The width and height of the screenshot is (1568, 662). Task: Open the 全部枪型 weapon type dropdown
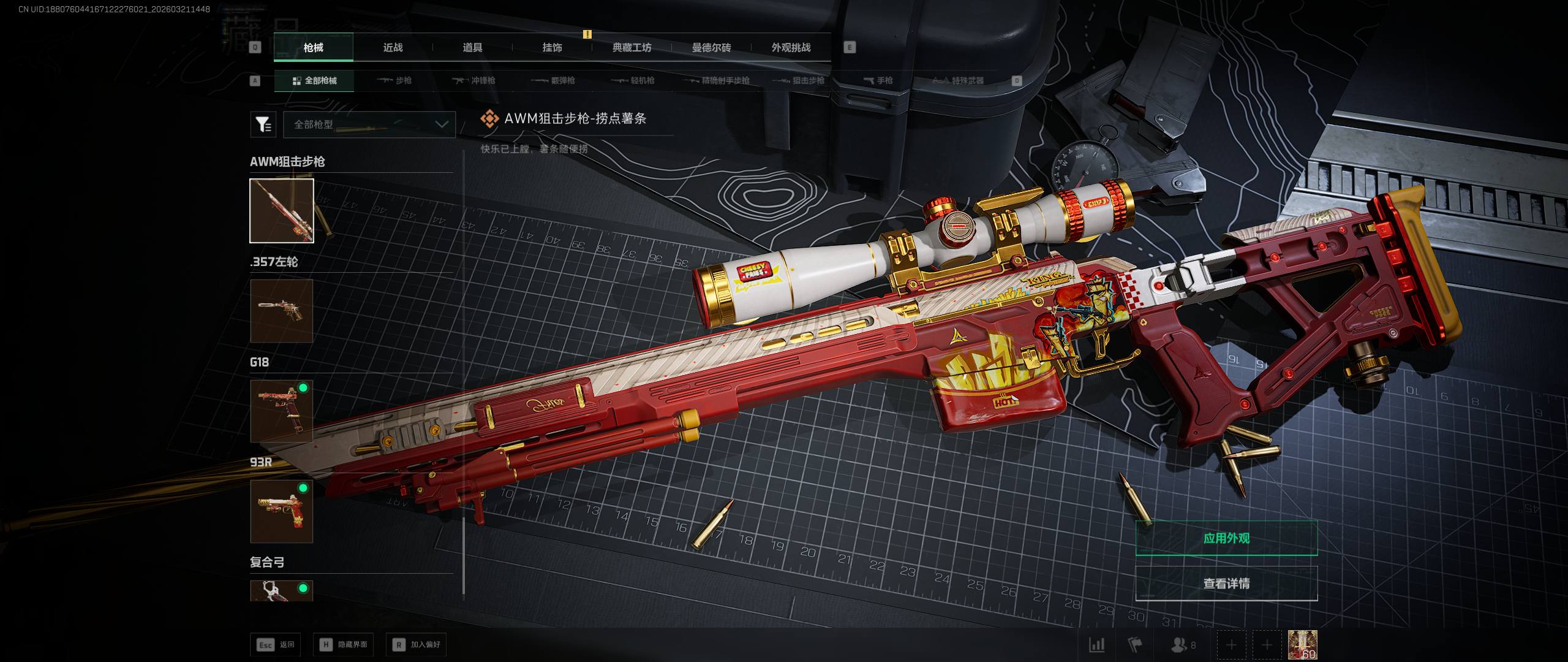369,124
